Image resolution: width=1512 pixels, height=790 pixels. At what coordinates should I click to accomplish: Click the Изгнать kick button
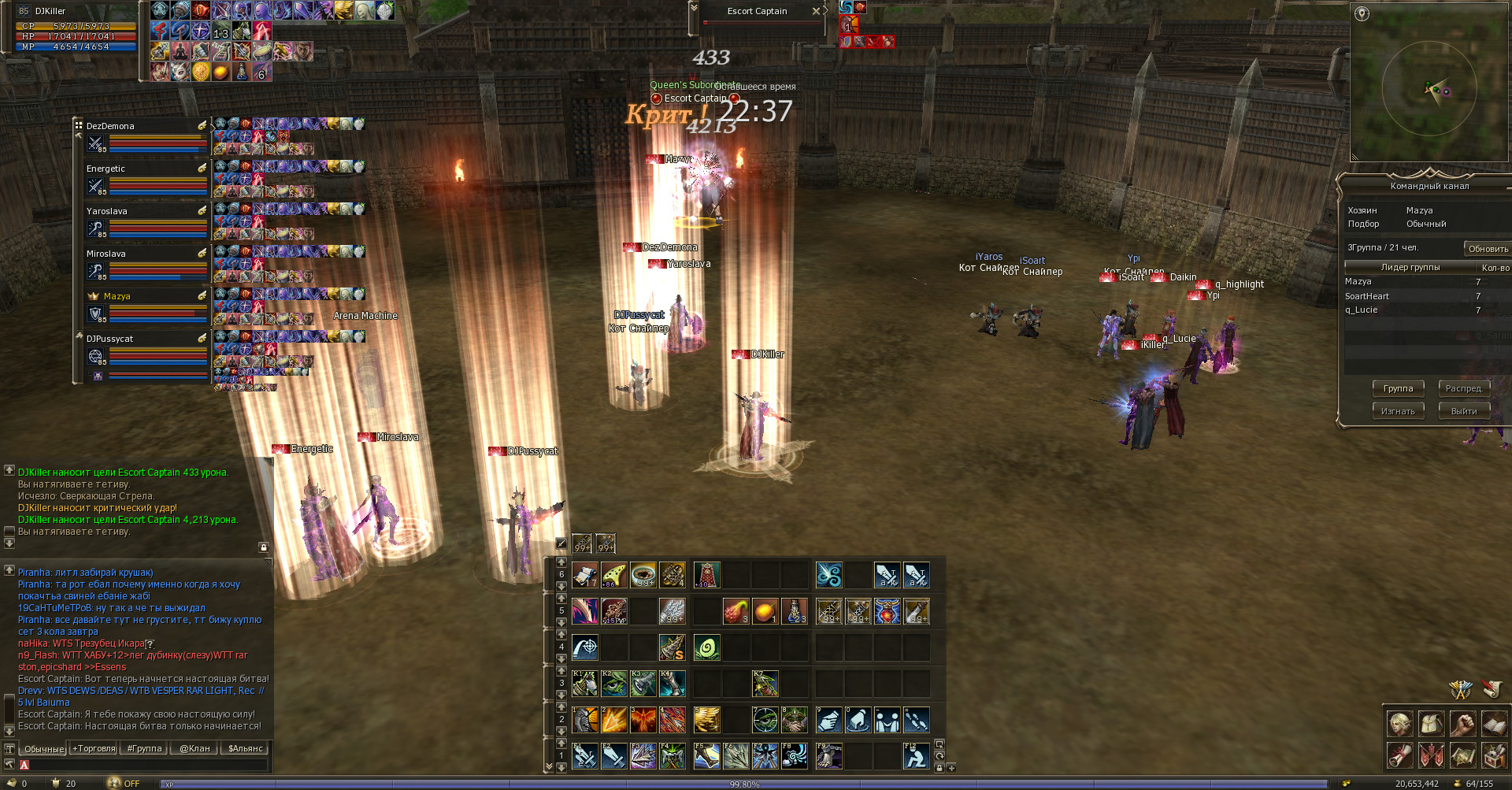1398,411
